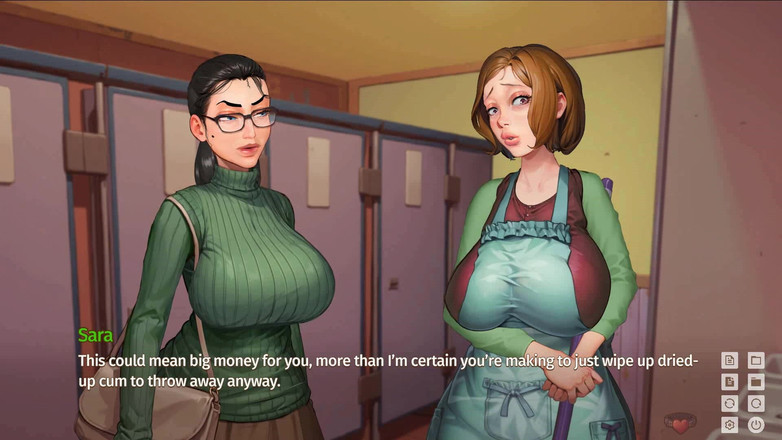The image size is (782, 440).
Task: Click the outlined document icon
Action: 730,360
